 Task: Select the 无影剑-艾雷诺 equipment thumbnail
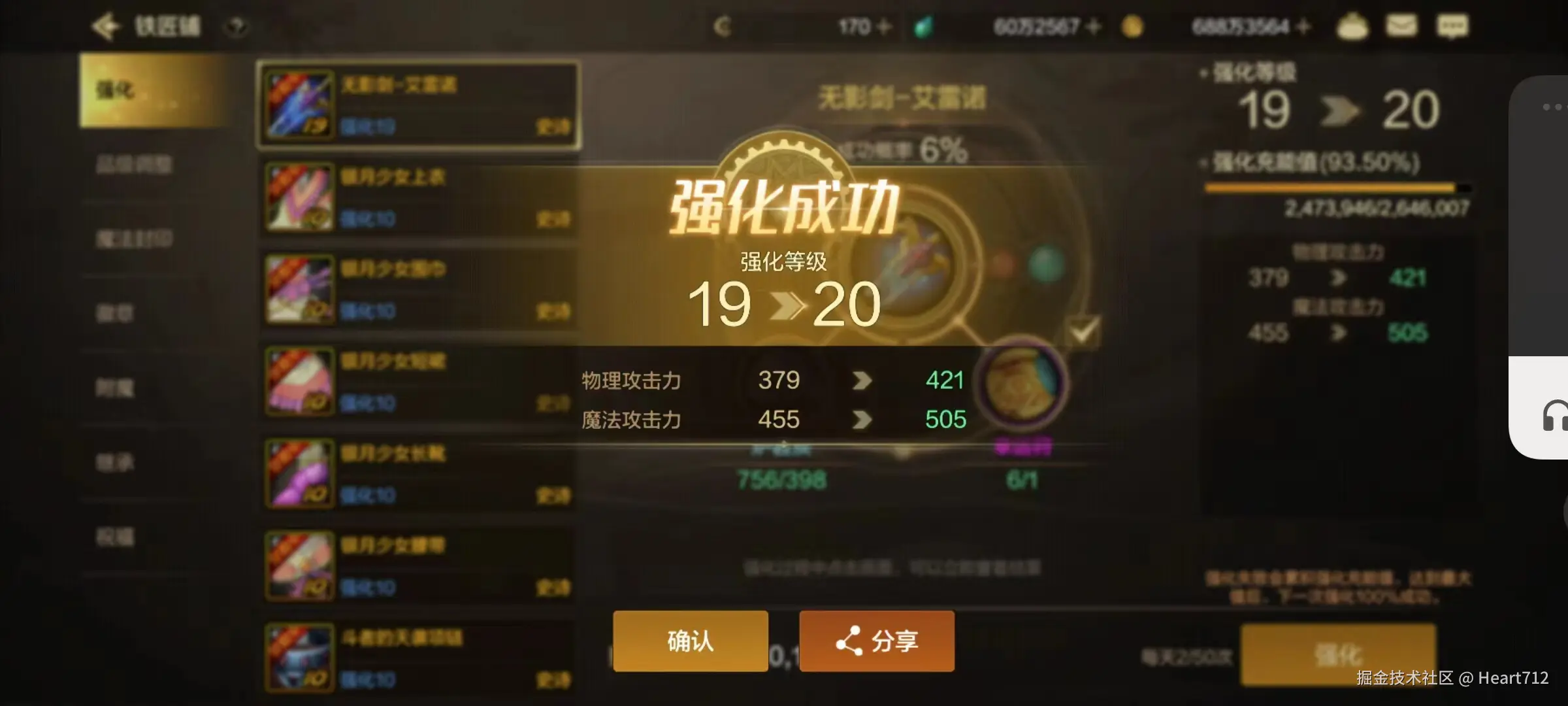(298, 103)
